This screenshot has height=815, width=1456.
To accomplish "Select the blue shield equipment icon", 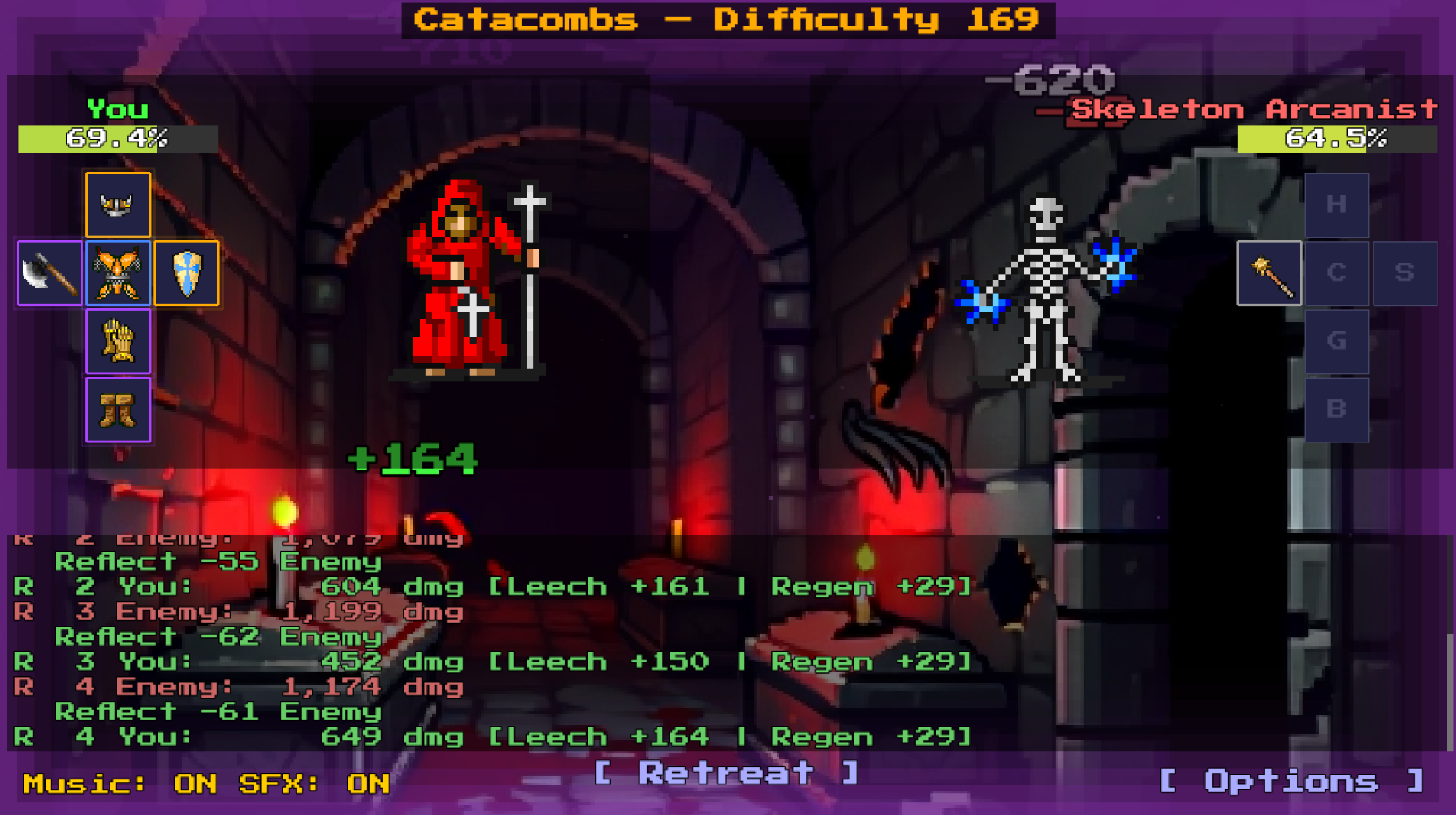I will 186,274.
